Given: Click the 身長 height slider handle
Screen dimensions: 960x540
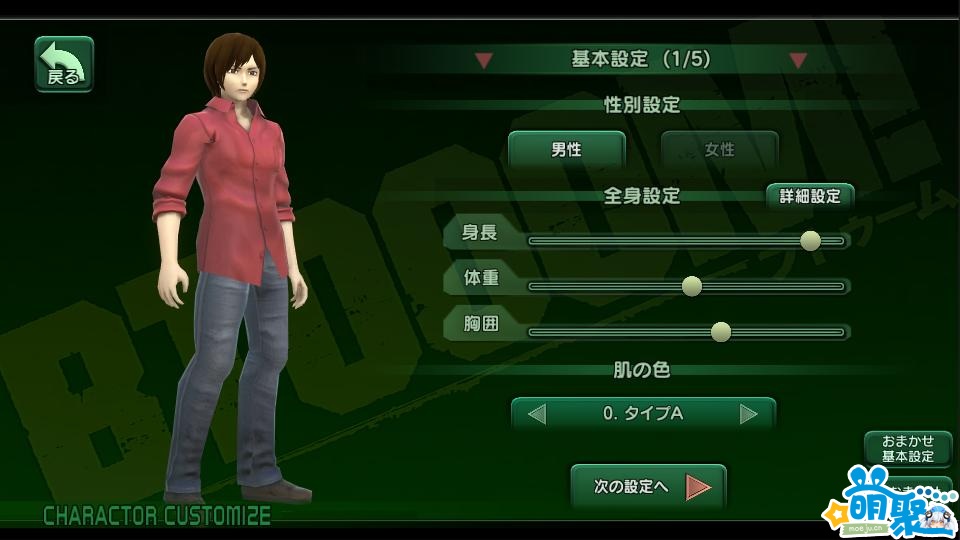Looking at the screenshot, I should click(811, 240).
